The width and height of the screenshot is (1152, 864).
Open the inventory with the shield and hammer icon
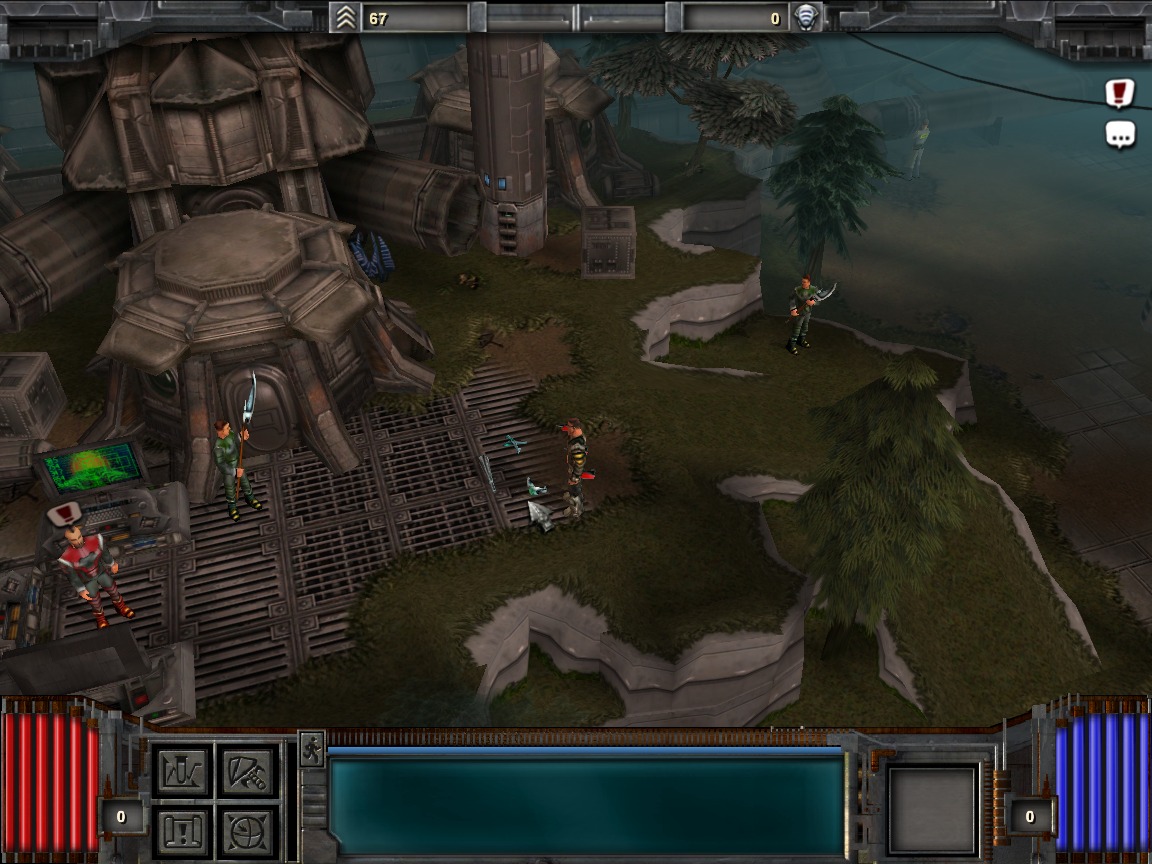coord(247,771)
